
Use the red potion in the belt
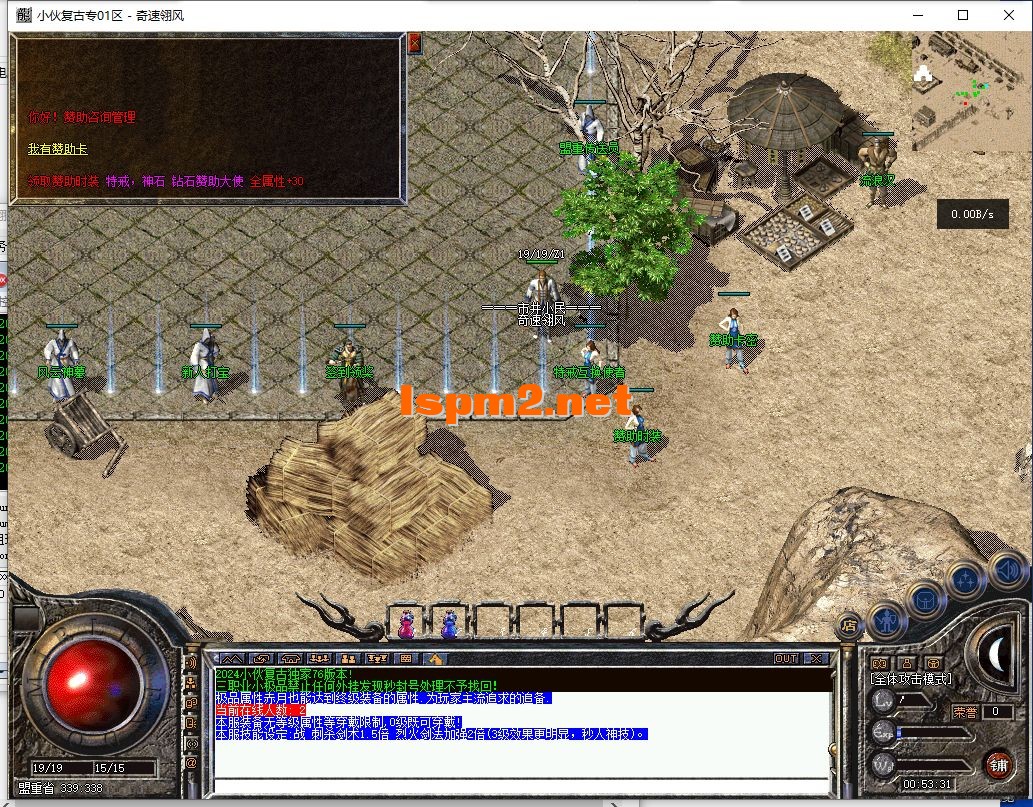click(407, 624)
